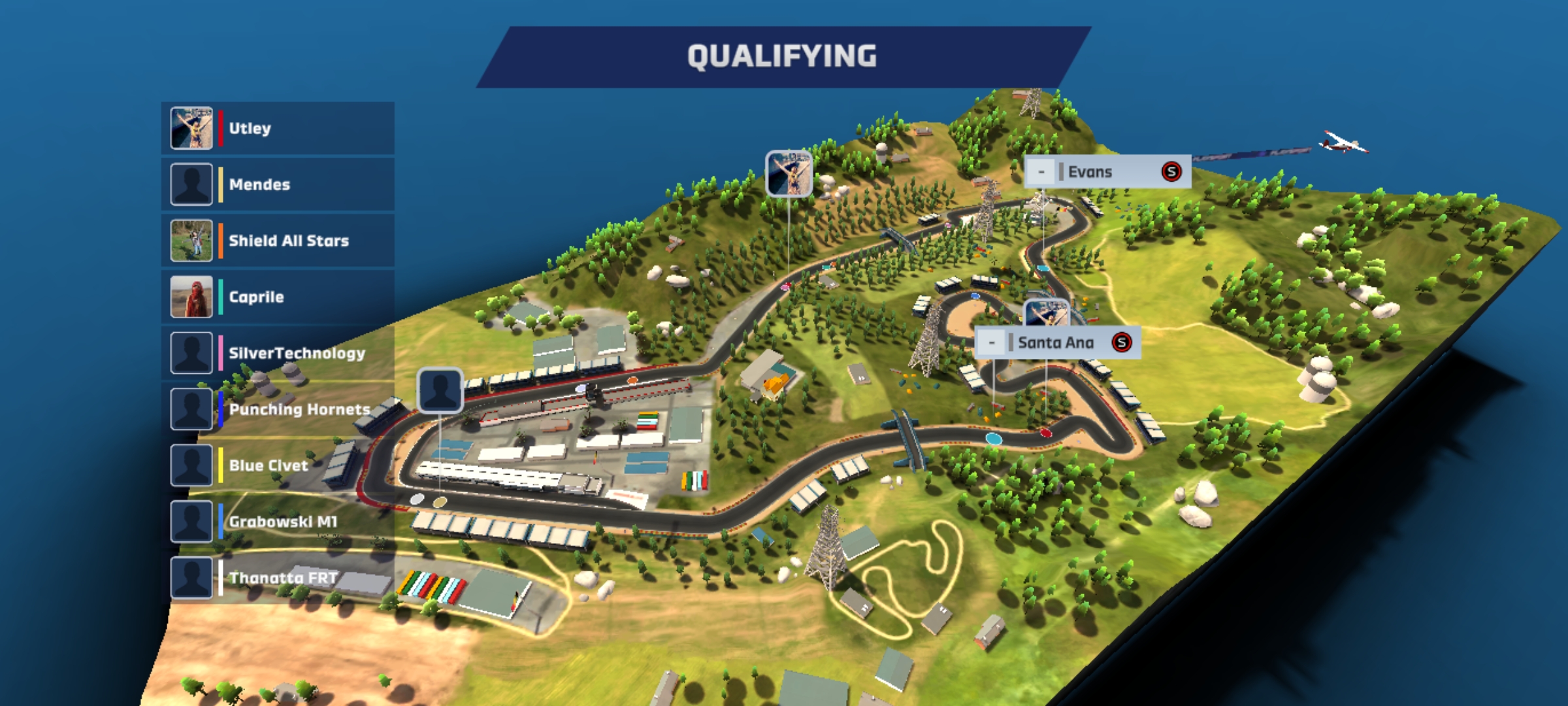Click the soft tyre icon beside Santa Ana
This screenshot has height=706, width=1568.
point(1122,343)
